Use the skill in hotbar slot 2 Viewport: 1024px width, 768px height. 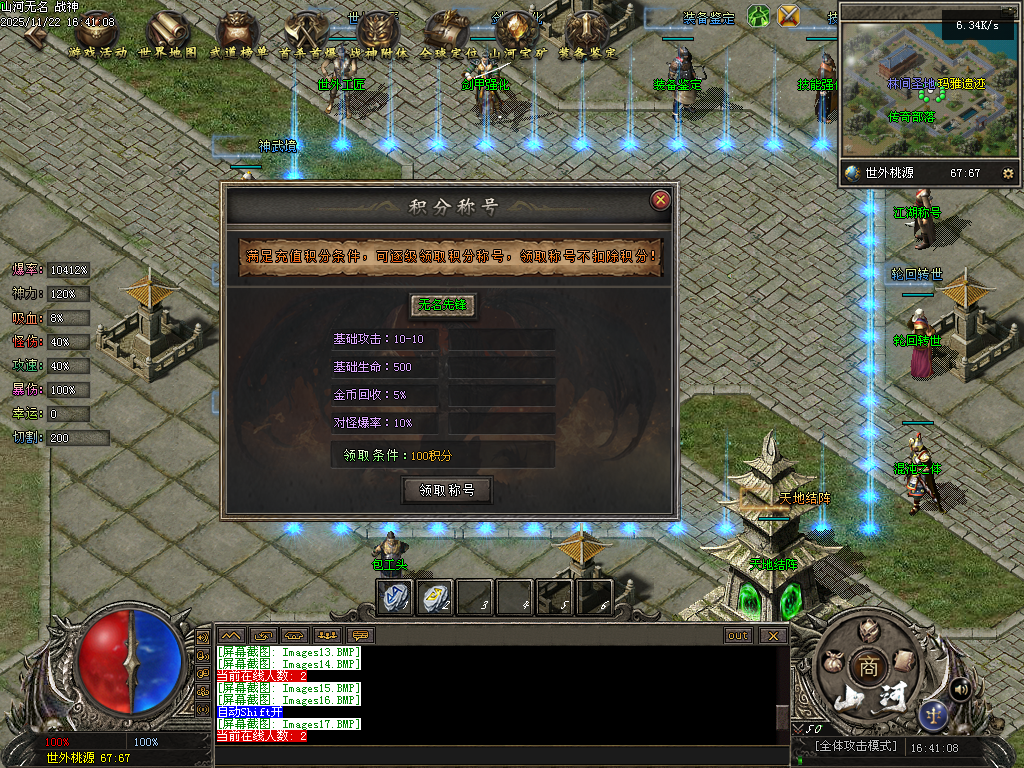point(433,596)
